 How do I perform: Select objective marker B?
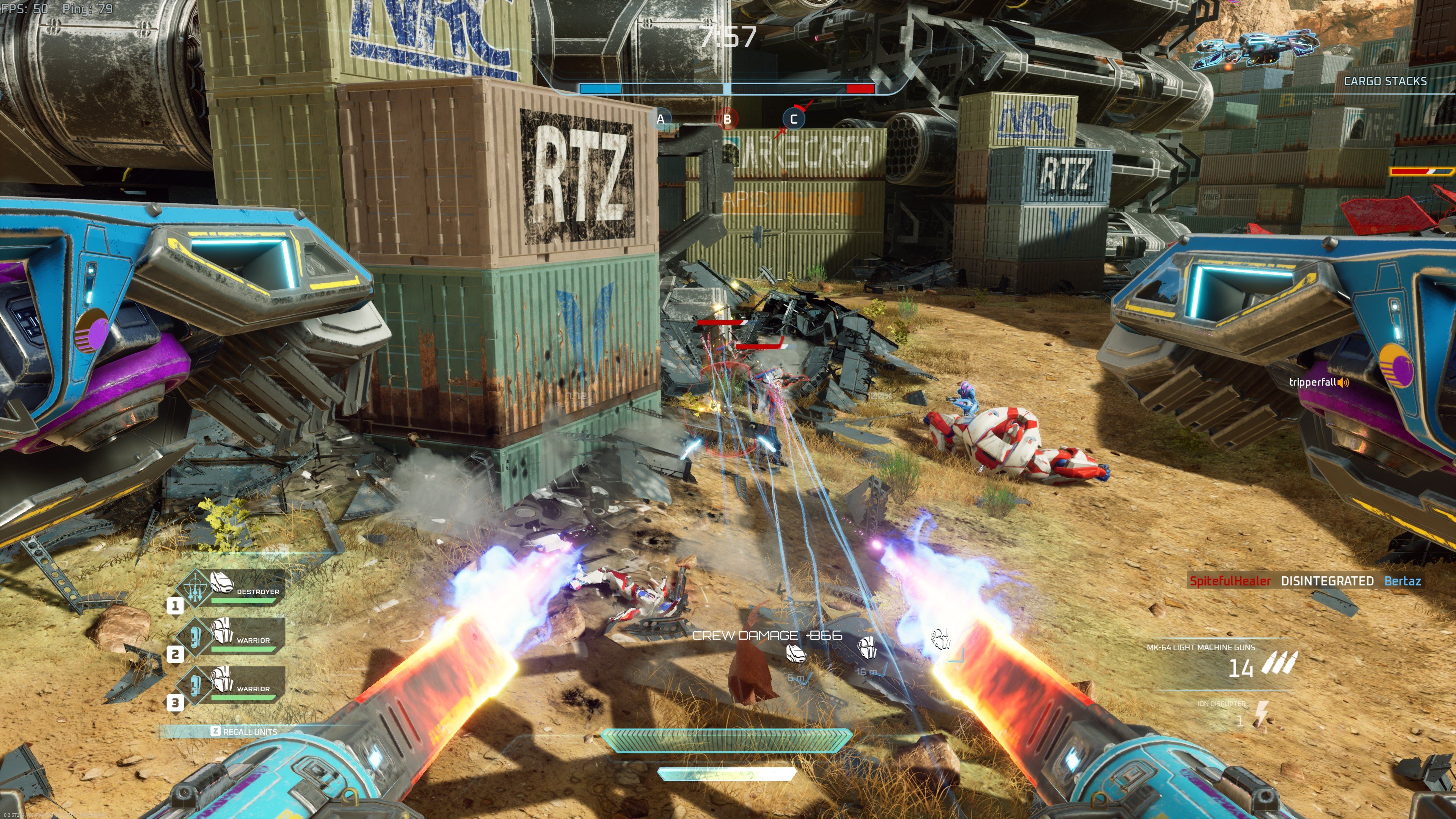tap(727, 119)
